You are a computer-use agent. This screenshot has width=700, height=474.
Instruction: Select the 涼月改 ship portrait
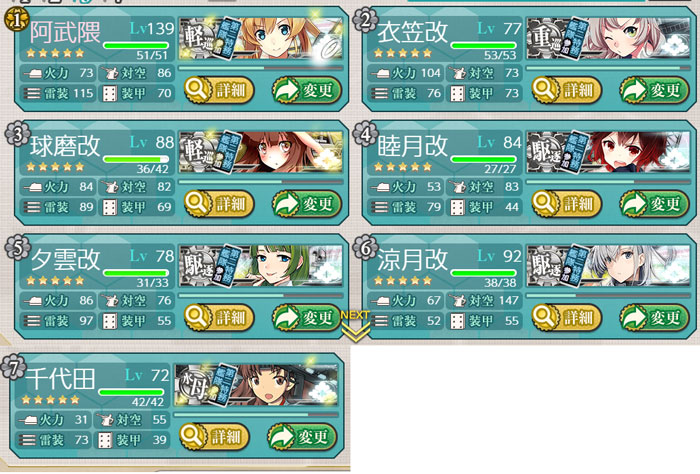[x=610, y=266]
